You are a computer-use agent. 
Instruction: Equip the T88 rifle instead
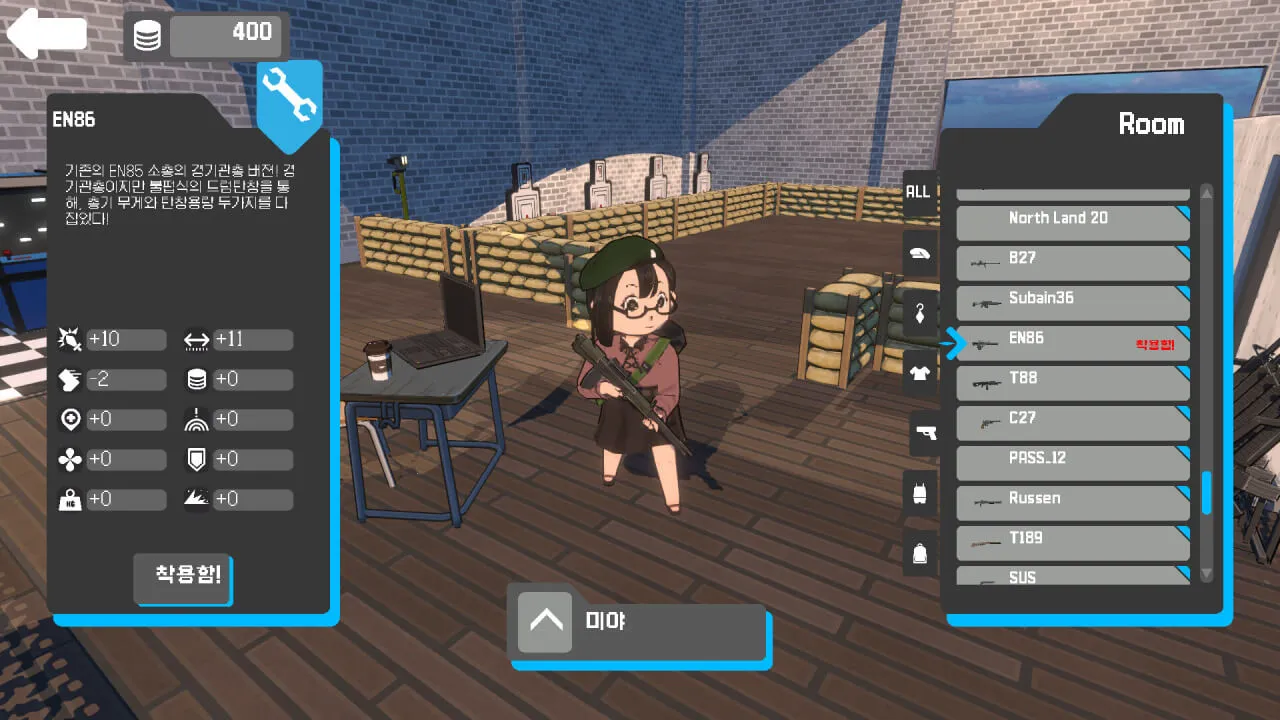1072,381
